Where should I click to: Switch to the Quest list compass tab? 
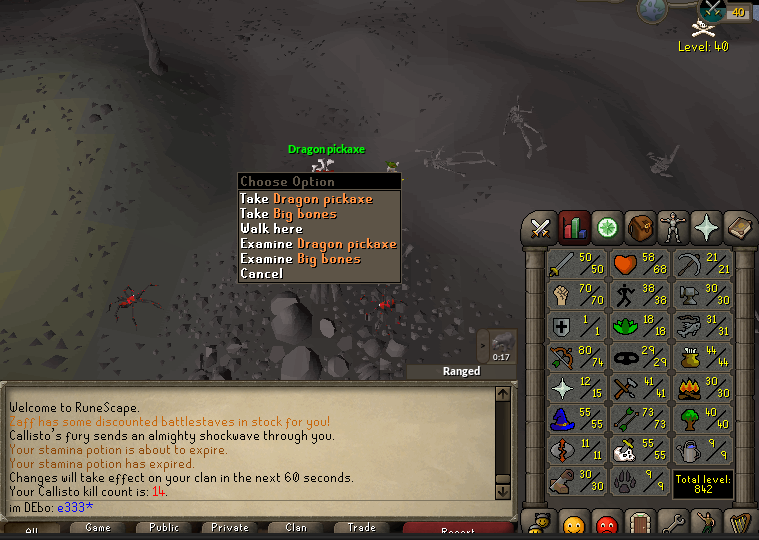(x=607, y=228)
